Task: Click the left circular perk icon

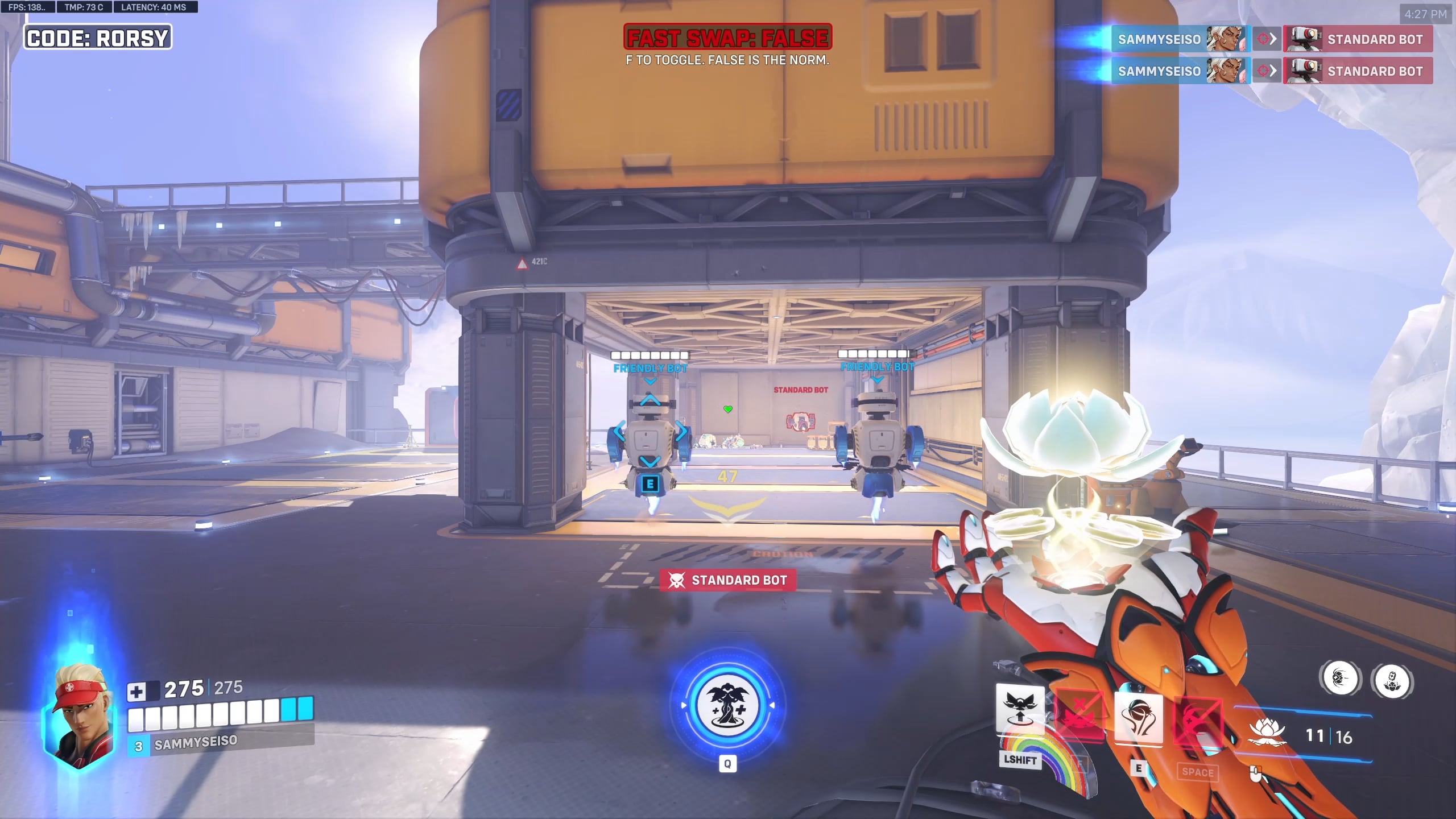Action: pos(1341,679)
